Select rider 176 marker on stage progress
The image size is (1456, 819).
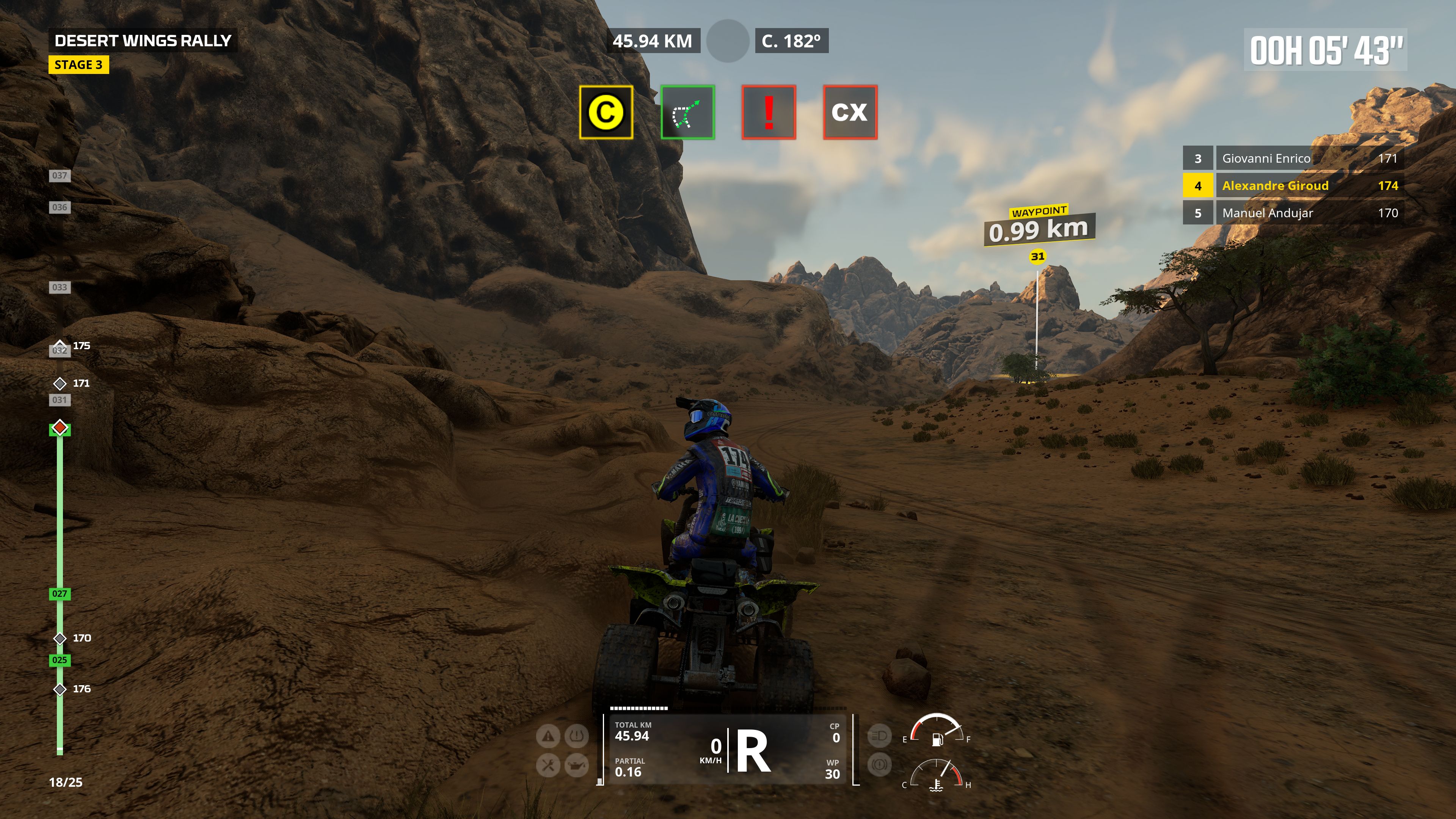pos(60,690)
